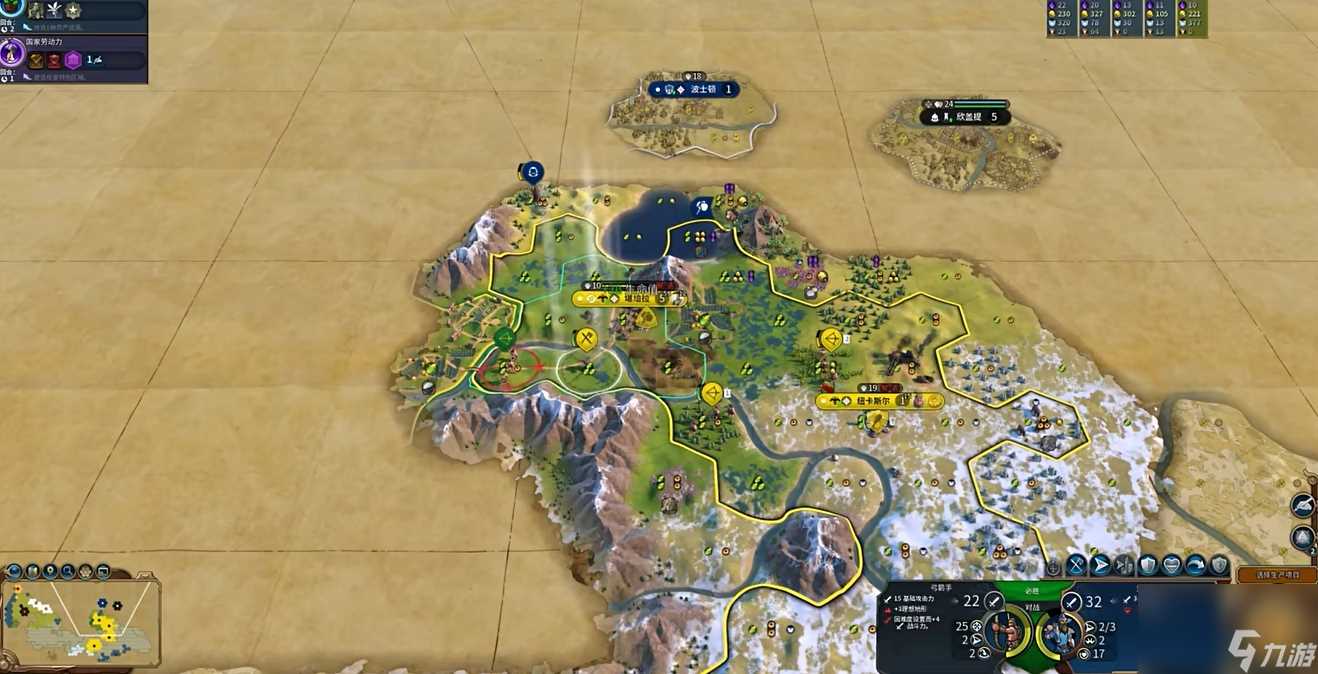1318x674 pixels.
Task: Activate the crossed-swords attack action
Action: click(x=1076, y=565)
